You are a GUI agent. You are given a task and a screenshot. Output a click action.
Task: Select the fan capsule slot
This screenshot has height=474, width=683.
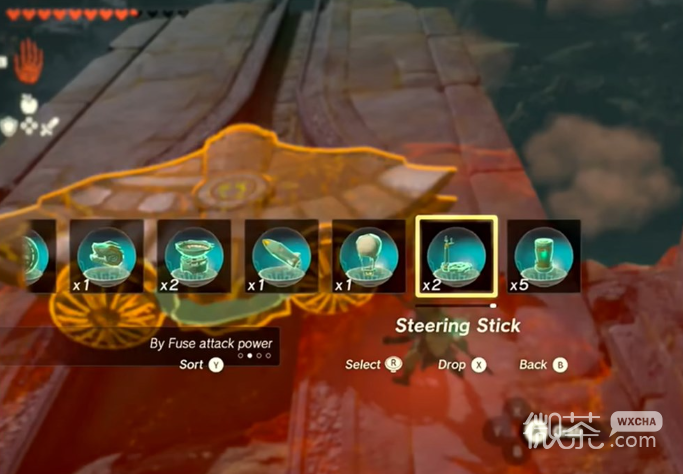click(x=106, y=256)
